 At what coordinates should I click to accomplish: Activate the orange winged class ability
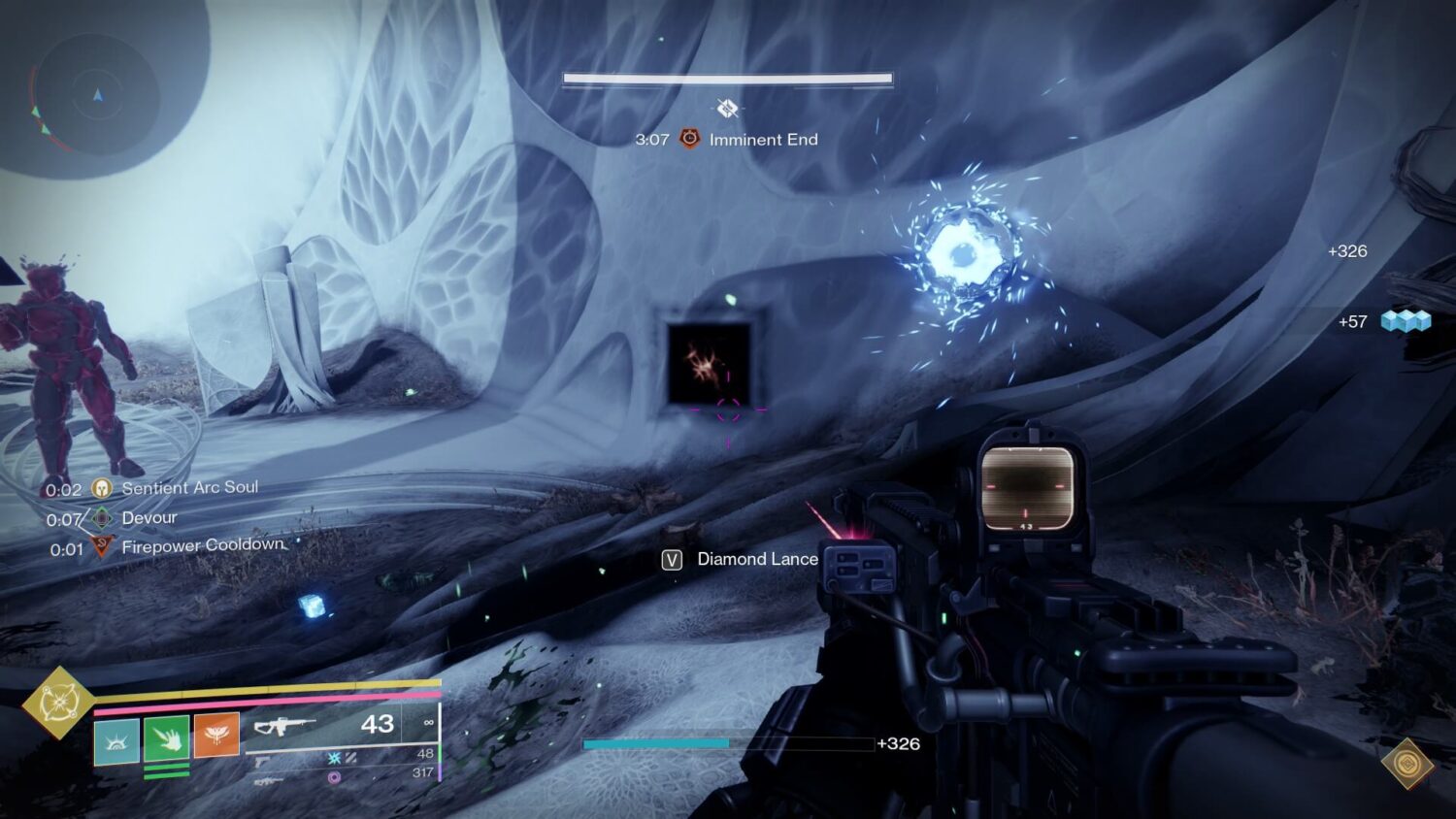tap(215, 735)
